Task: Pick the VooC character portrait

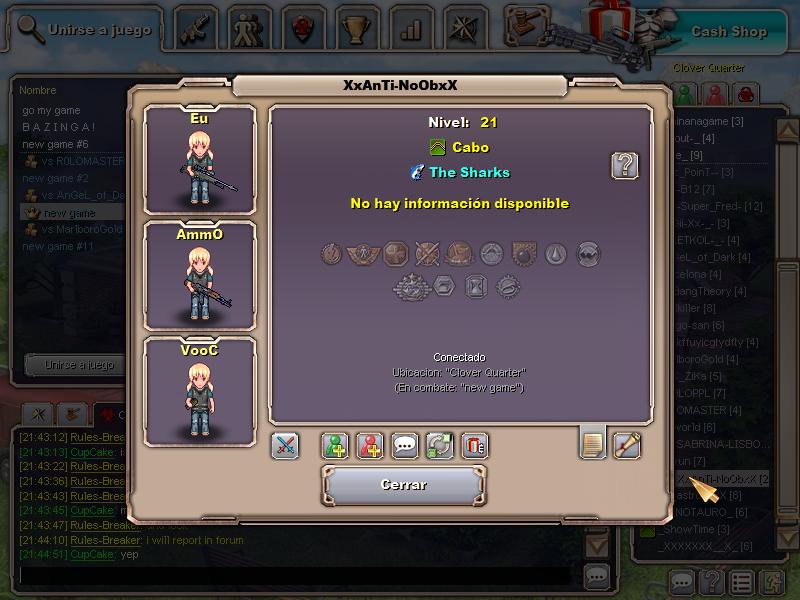Action: [x=199, y=390]
